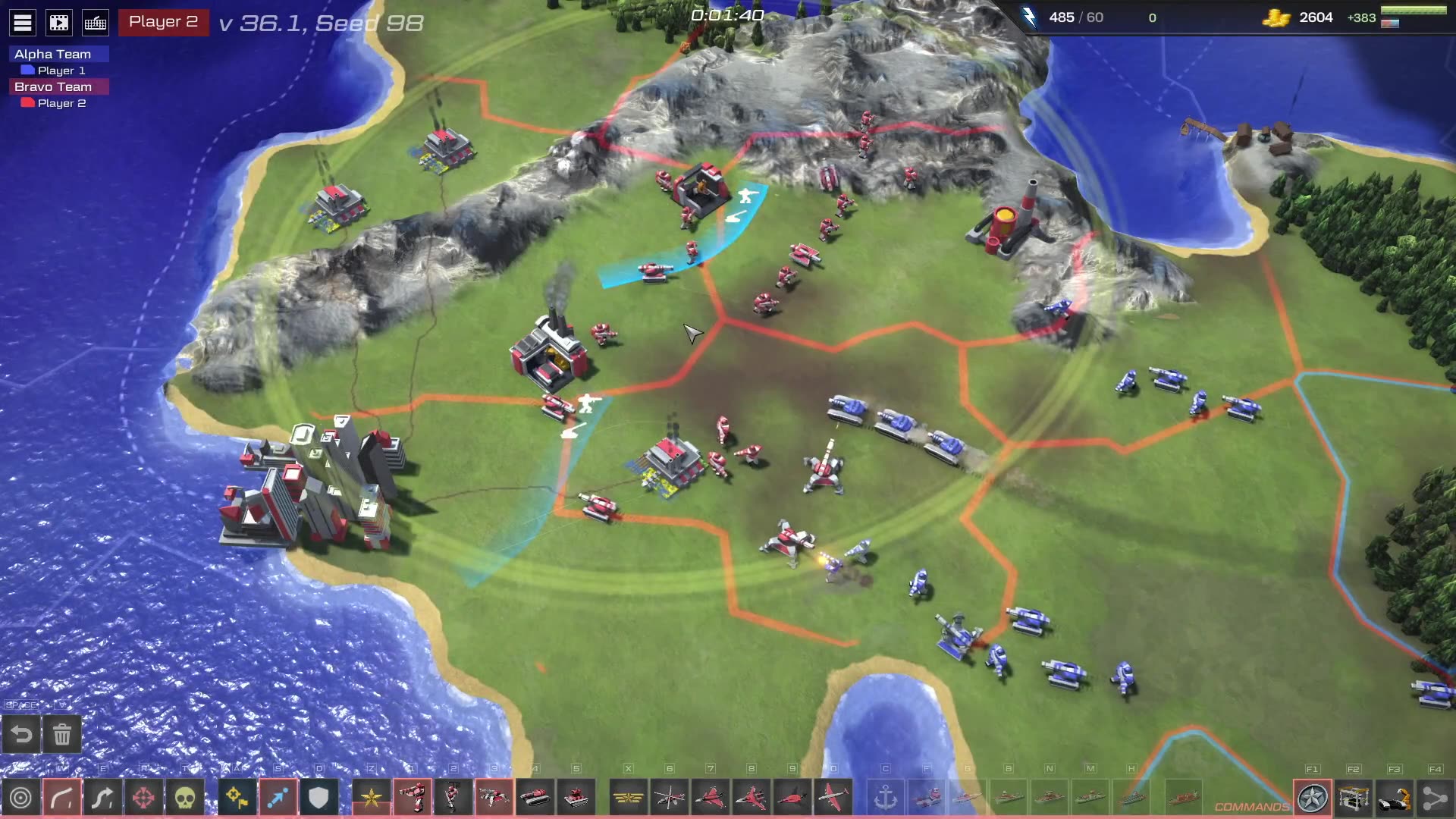Open the connected nodes network tab
This screenshot has width=1456, height=819.
click(1435, 798)
